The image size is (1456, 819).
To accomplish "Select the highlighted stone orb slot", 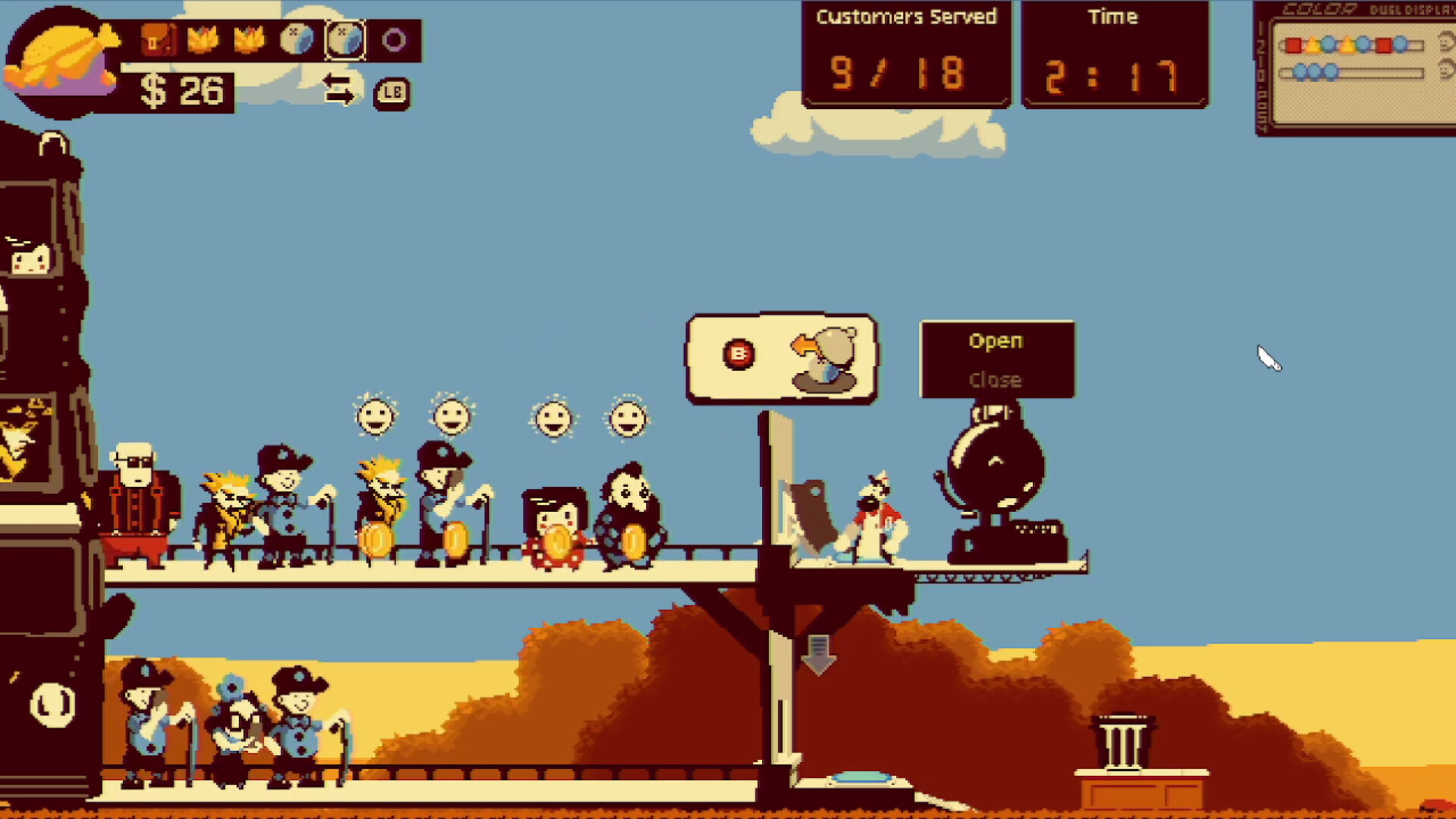I will 345,40.
